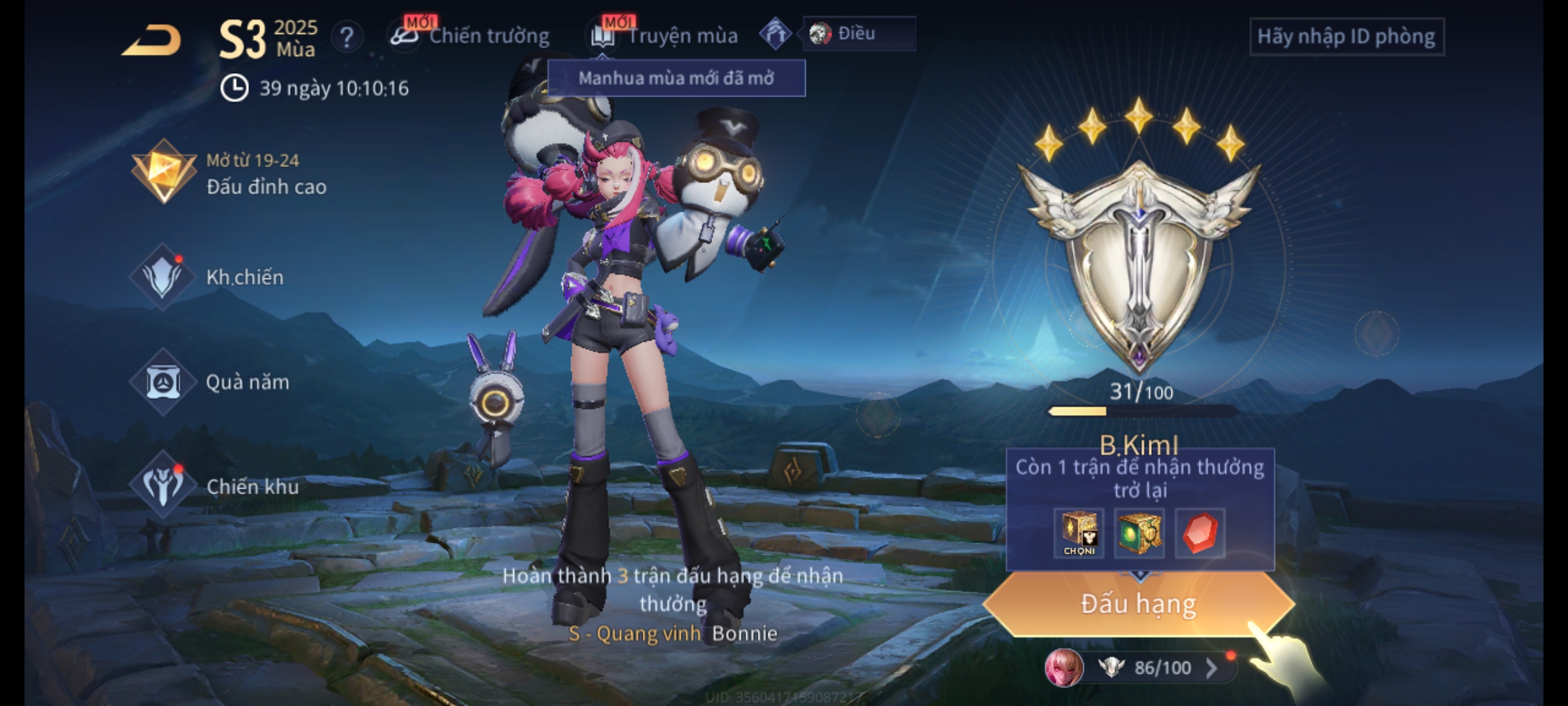This screenshot has height=706, width=1568.
Task: Click the Manhua mùa mới đã mở banner
Action: [676, 78]
